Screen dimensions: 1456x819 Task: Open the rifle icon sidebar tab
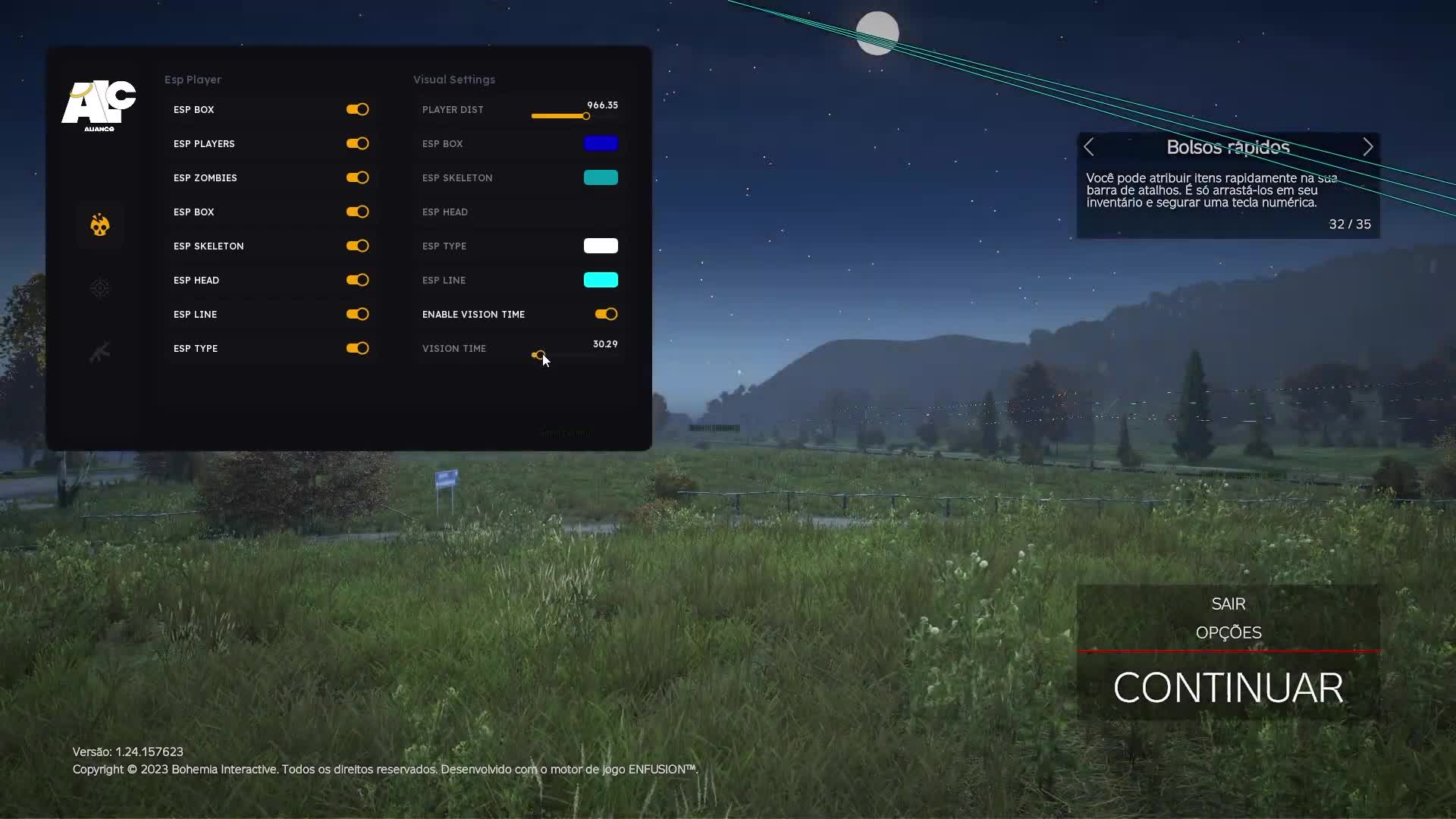(100, 352)
